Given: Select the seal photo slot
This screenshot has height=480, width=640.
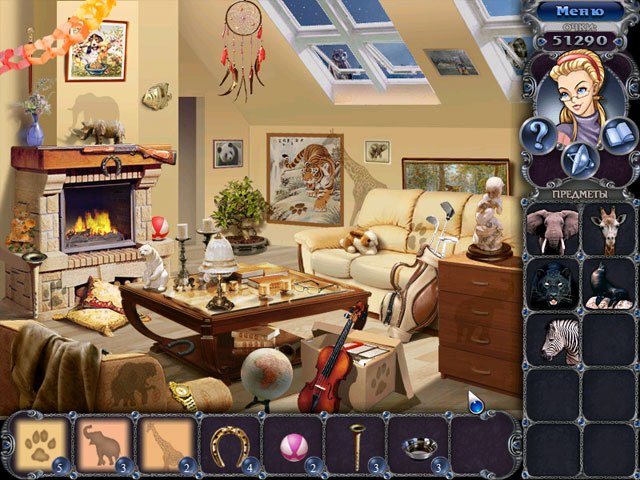Looking at the screenshot, I should (606, 284).
